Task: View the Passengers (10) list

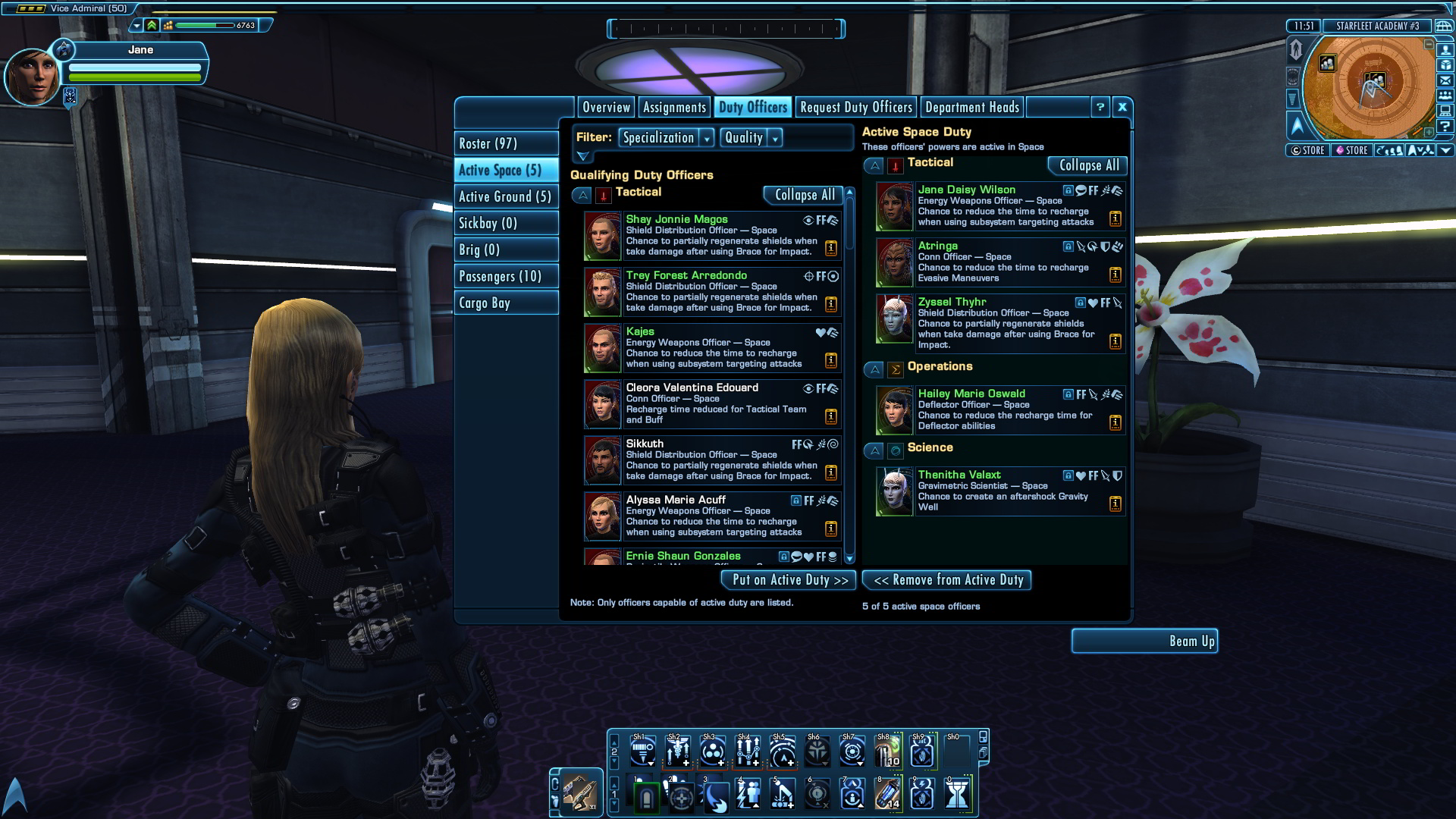Action: [506, 276]
